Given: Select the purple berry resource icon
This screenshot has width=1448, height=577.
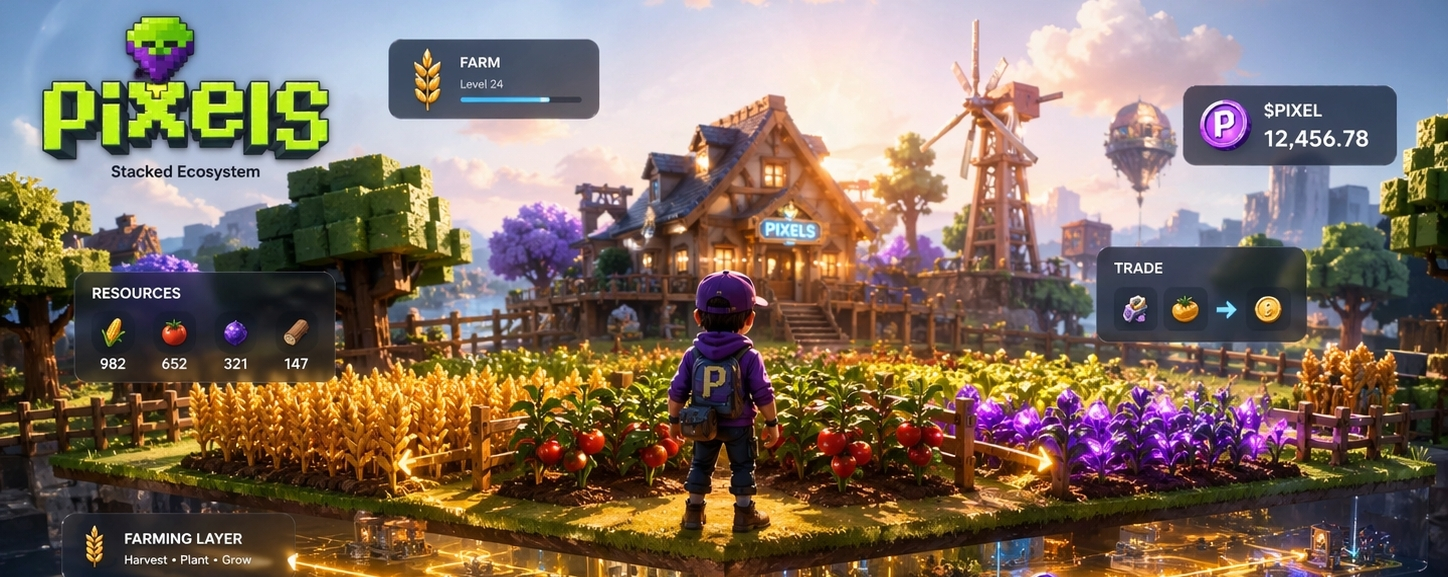Looking at the screenshot, I should [x=235, y=332].
